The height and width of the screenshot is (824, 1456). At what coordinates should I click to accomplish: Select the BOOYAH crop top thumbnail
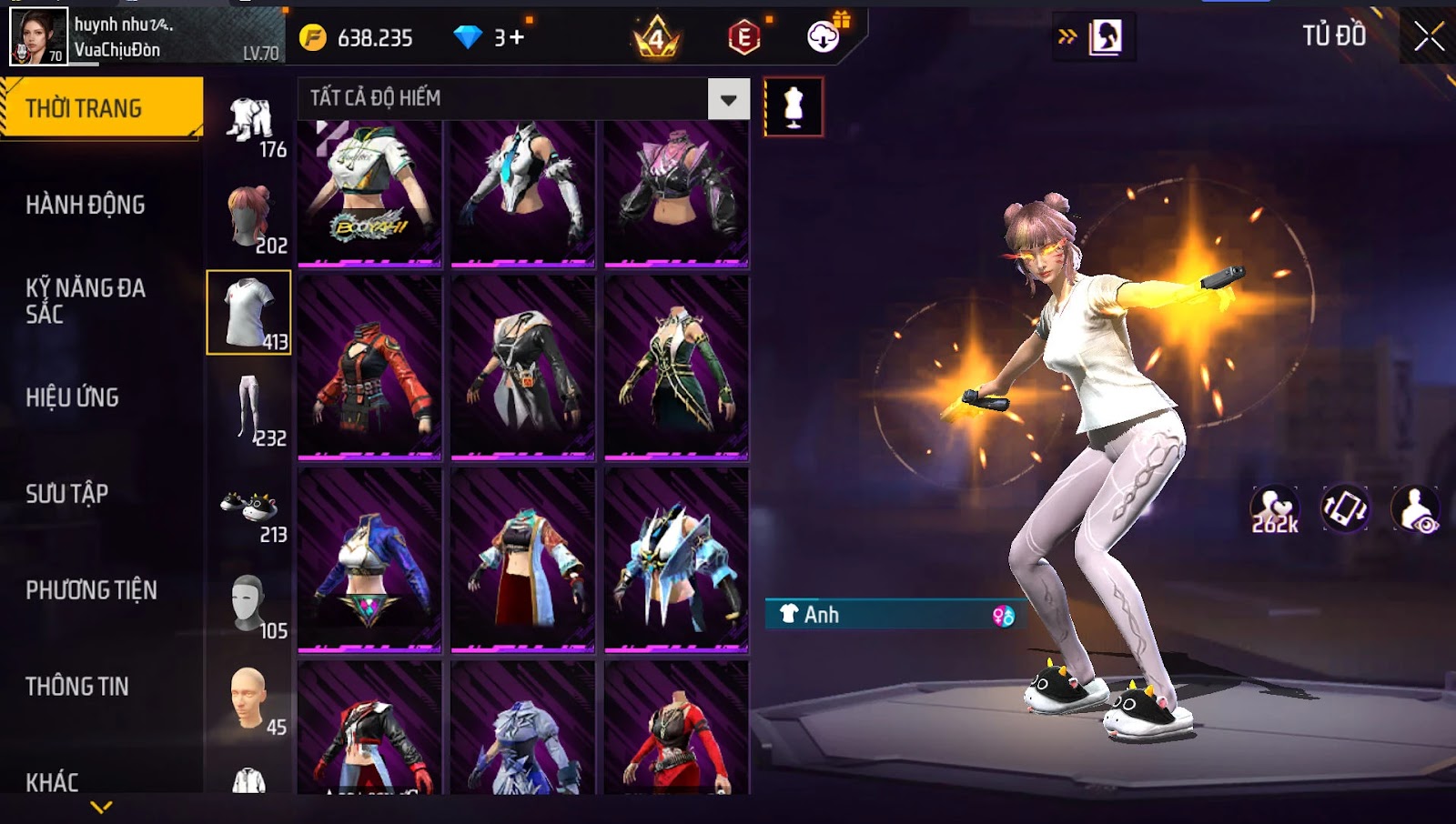[369, 193]
